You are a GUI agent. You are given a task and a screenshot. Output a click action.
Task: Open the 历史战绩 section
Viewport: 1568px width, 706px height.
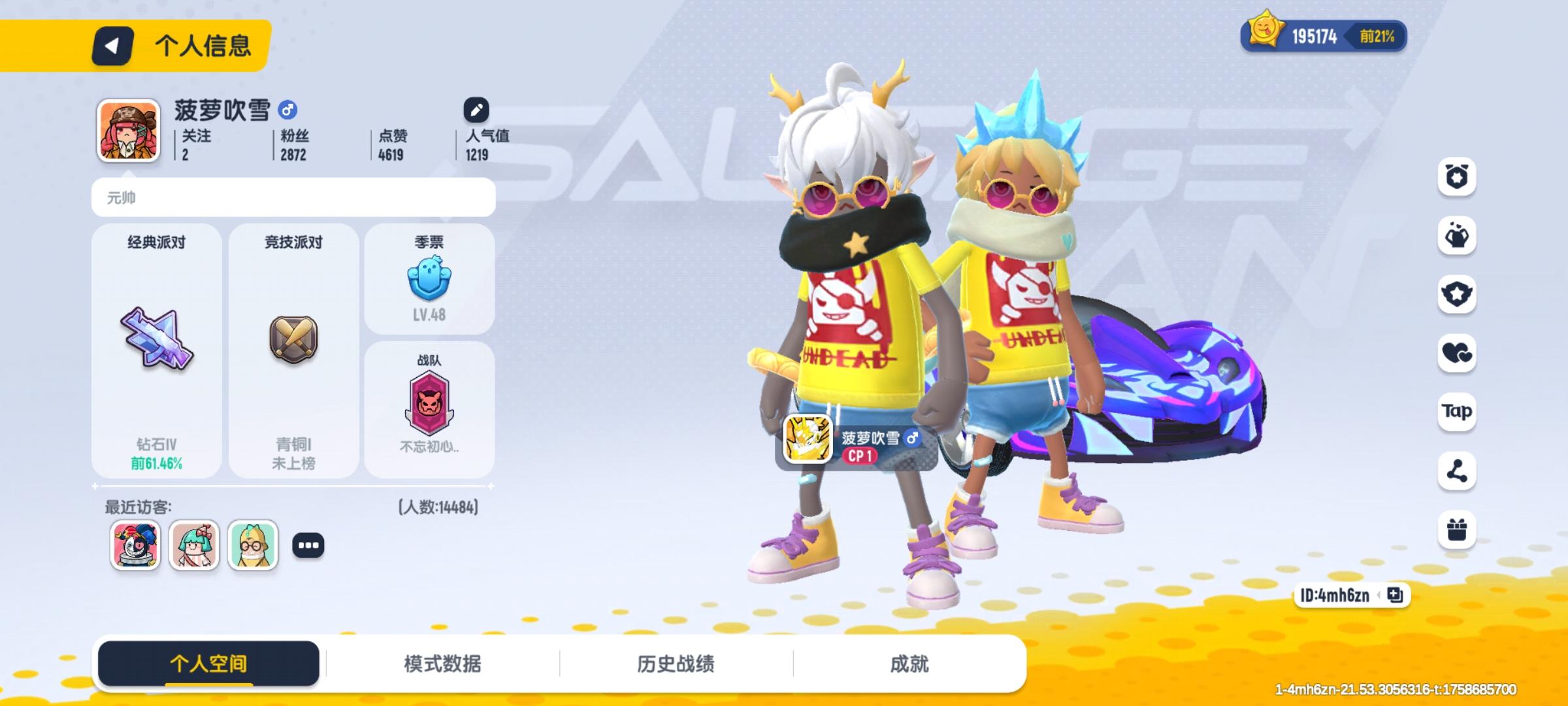(x=676, y=662)
